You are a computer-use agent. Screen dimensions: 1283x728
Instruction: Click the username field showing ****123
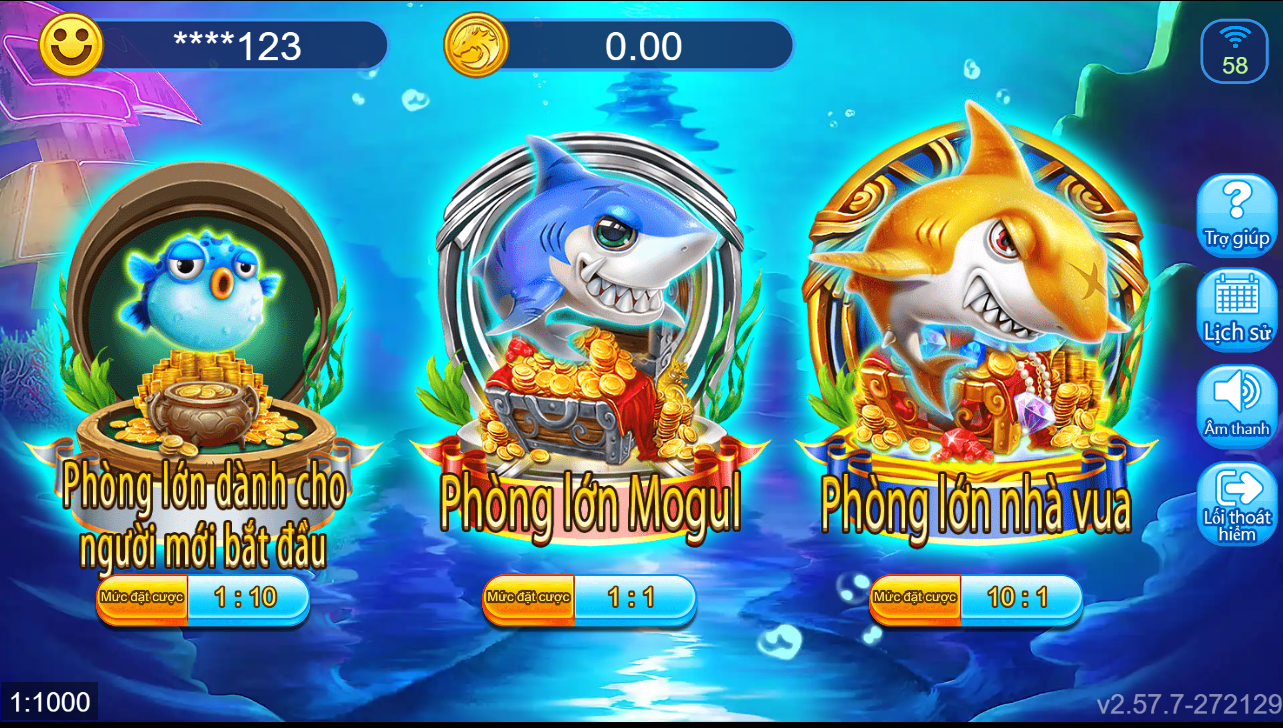click(250, 44)
